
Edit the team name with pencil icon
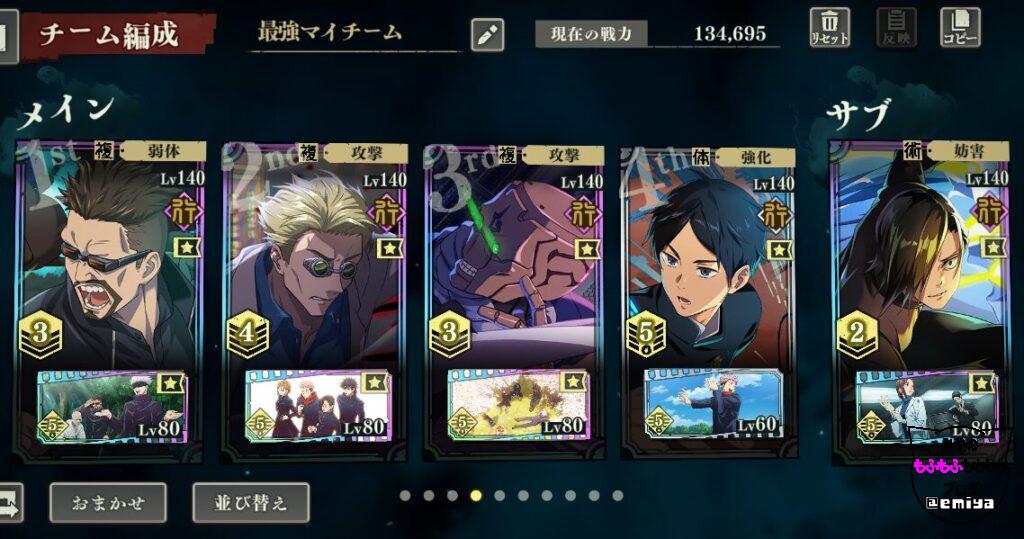487,34
